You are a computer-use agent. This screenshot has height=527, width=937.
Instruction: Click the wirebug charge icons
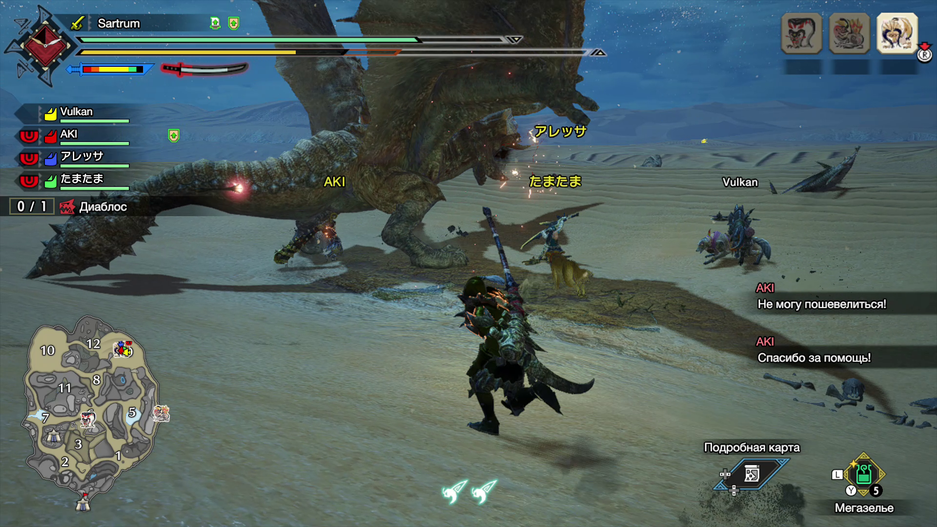(470, 490)
